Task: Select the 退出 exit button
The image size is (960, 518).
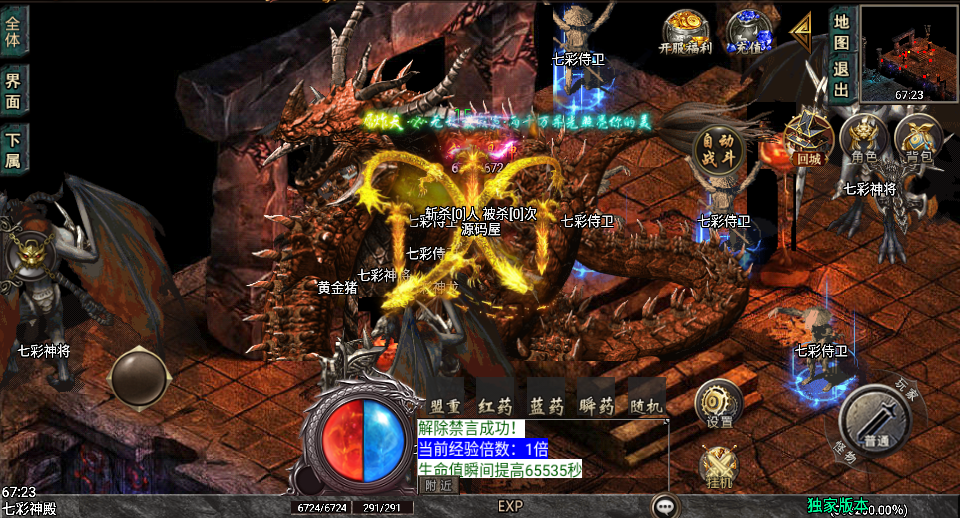Action: [x=841, y=78]
